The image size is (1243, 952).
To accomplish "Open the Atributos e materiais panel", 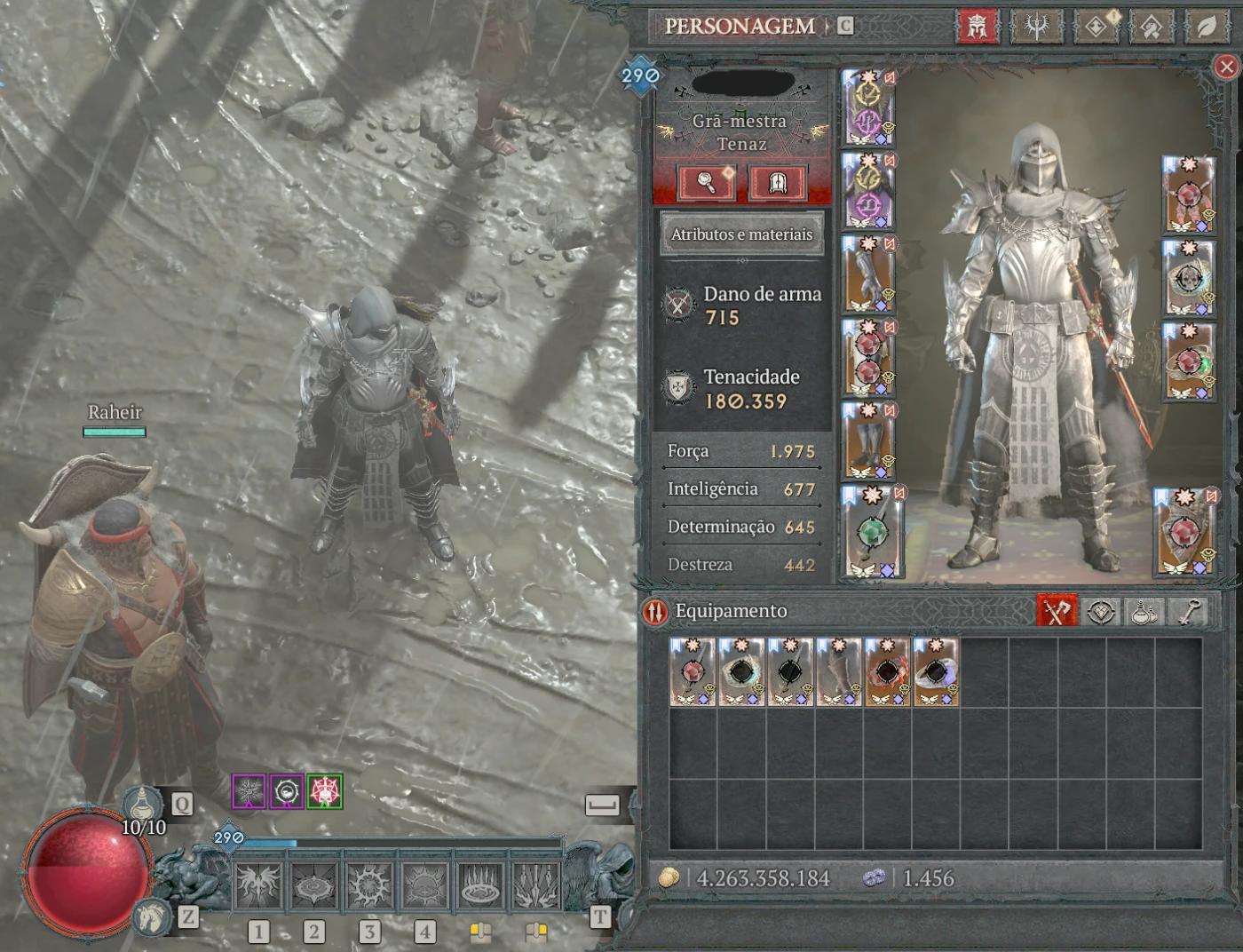I will (741, 234).
